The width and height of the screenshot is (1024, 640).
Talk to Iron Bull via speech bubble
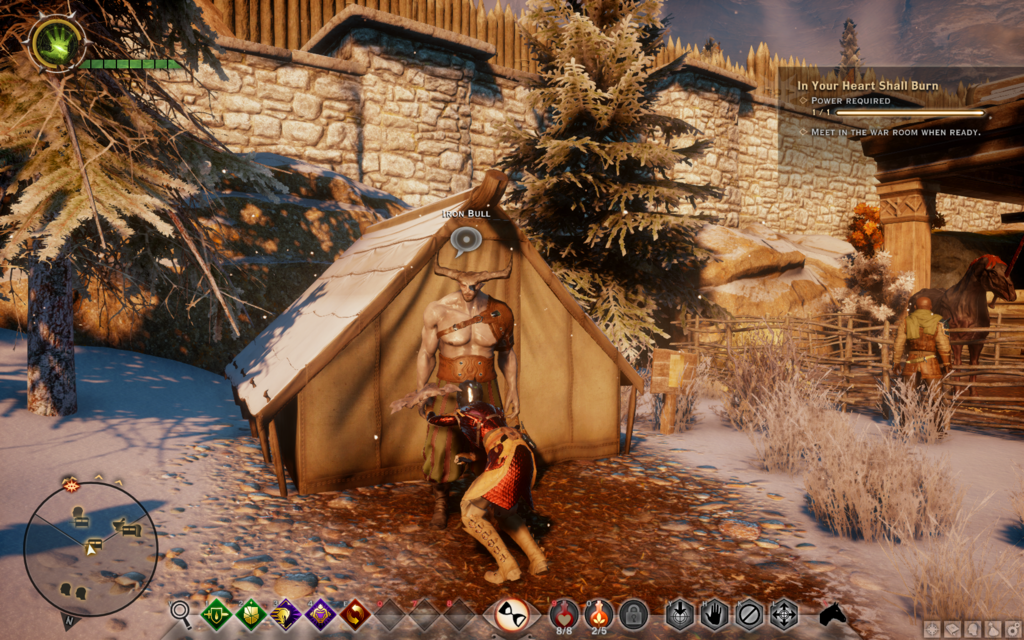(465, 240)
